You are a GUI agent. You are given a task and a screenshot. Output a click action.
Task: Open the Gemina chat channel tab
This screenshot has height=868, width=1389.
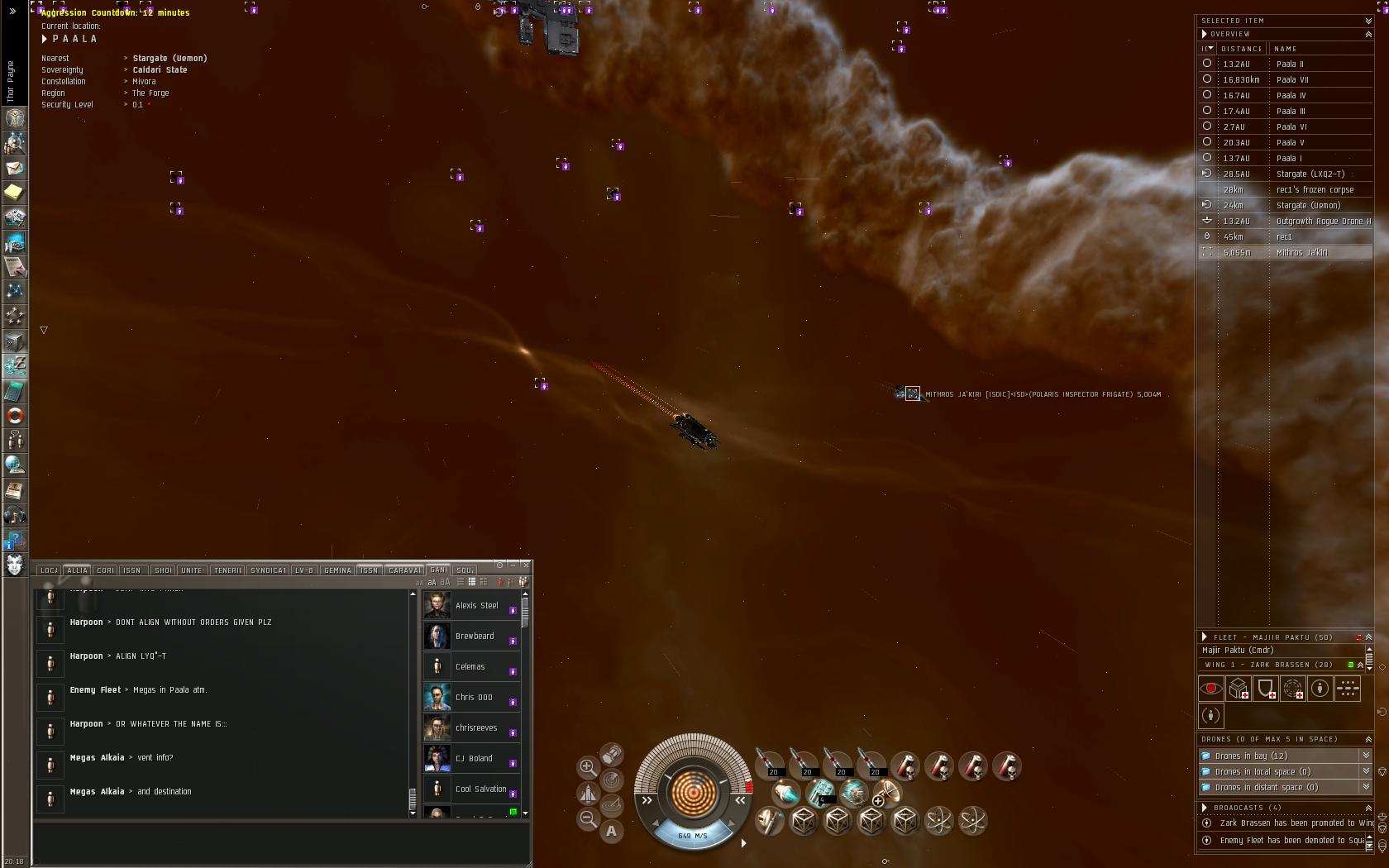coord(337,570)
